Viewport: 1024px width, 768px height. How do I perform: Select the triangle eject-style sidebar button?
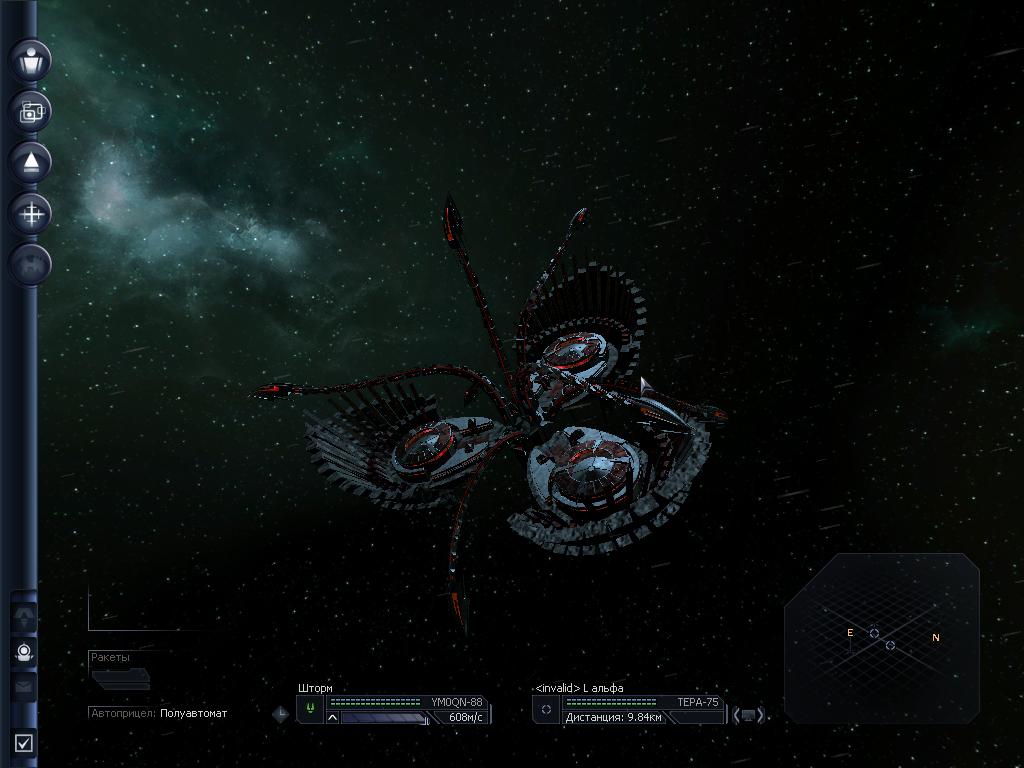(31, 163)
